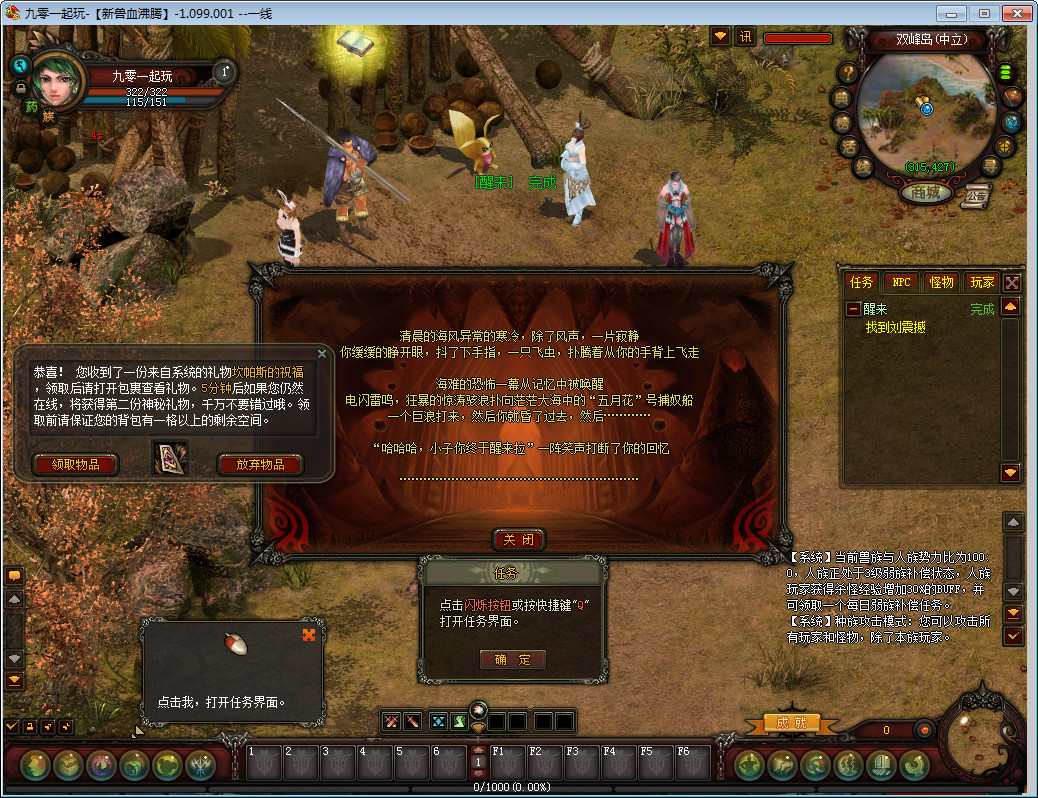Close the mouse tutorial hint popup
Screen dimensions: 1038x798
[308, 634]
